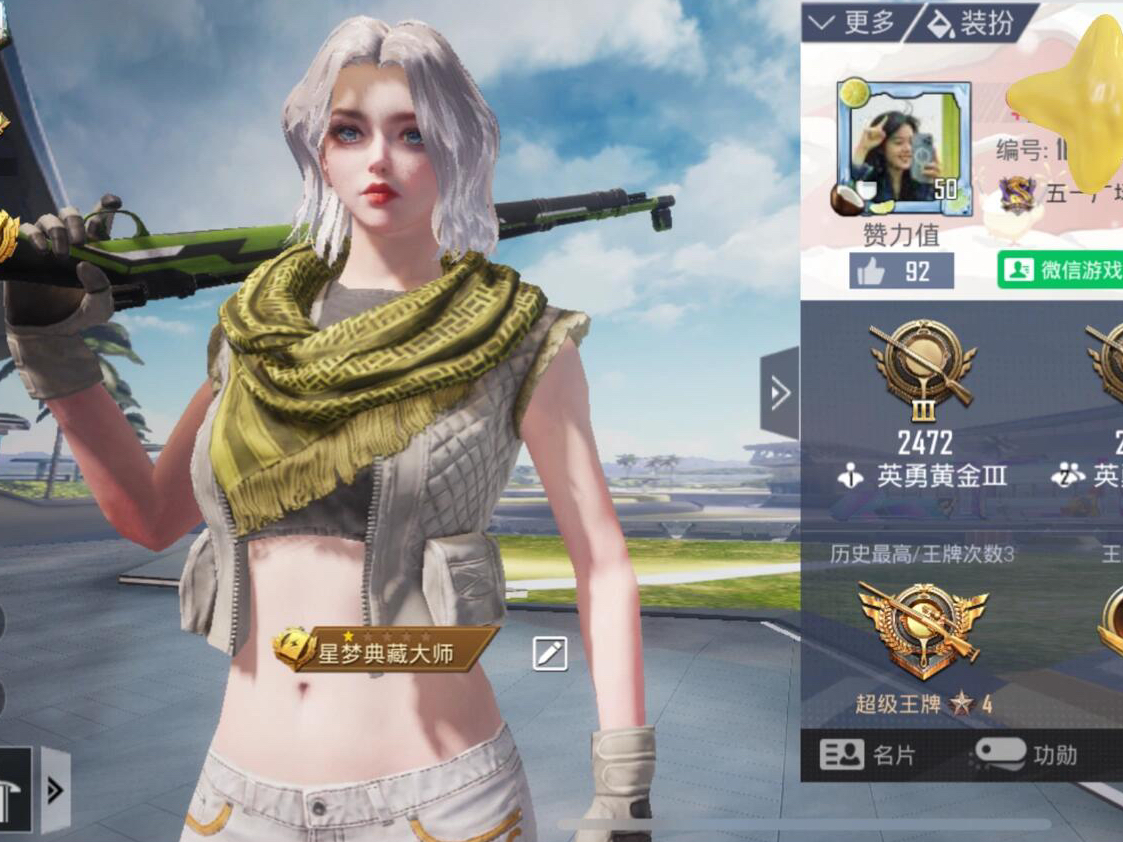Open the green 微信游戏 button

point(1061,270)
